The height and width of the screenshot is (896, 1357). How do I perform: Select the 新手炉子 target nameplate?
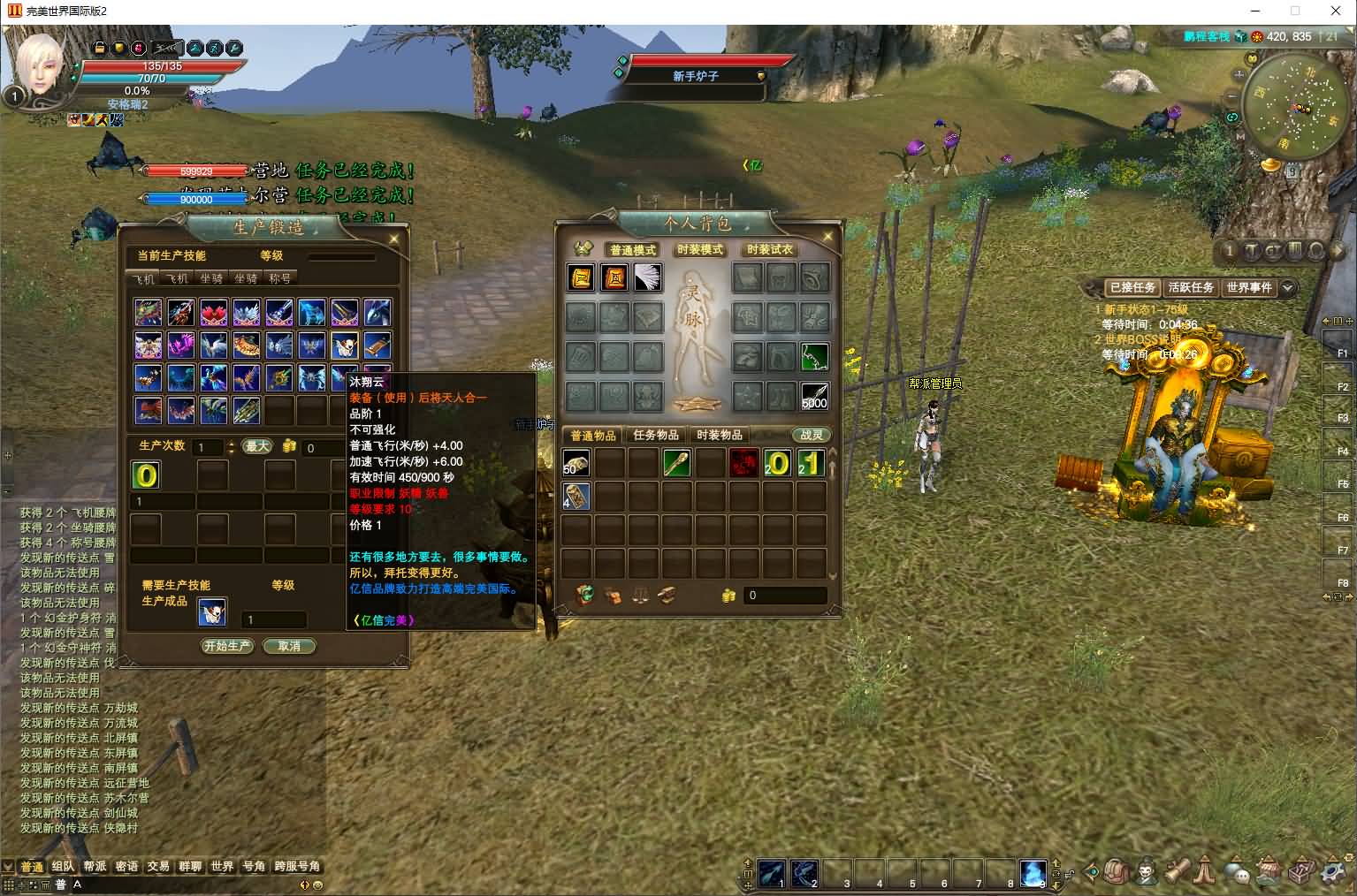(696, 76)
